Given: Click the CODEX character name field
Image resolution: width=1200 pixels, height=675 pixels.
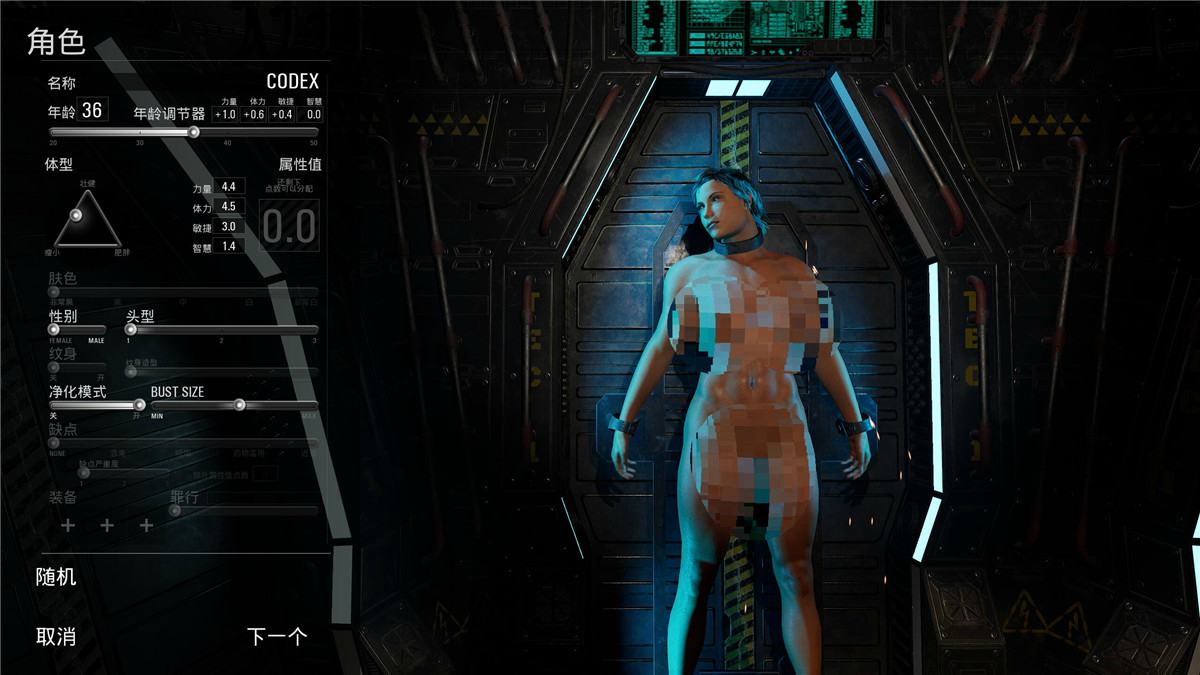Looking at the screenshot, I should 292,81.
